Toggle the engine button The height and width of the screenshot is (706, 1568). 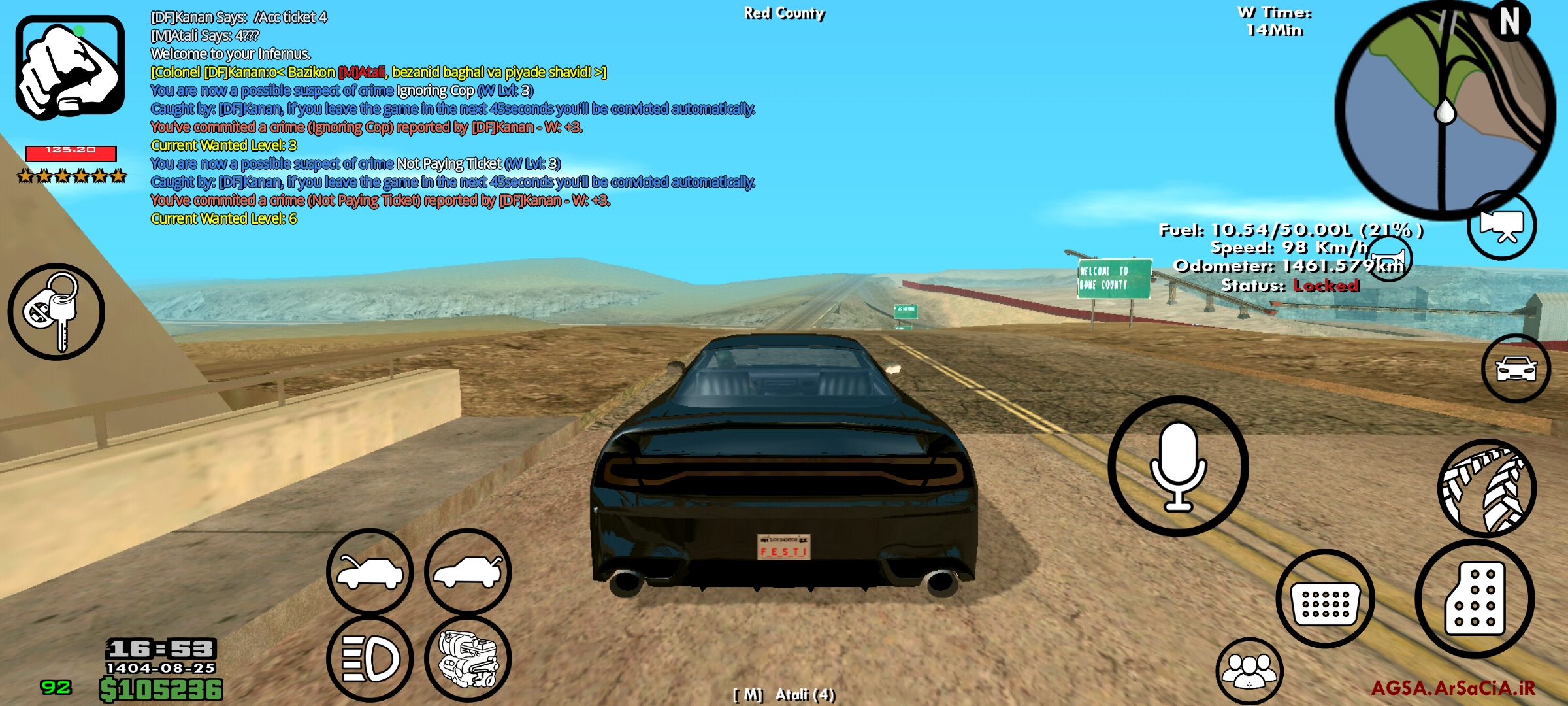coord(468,658)
